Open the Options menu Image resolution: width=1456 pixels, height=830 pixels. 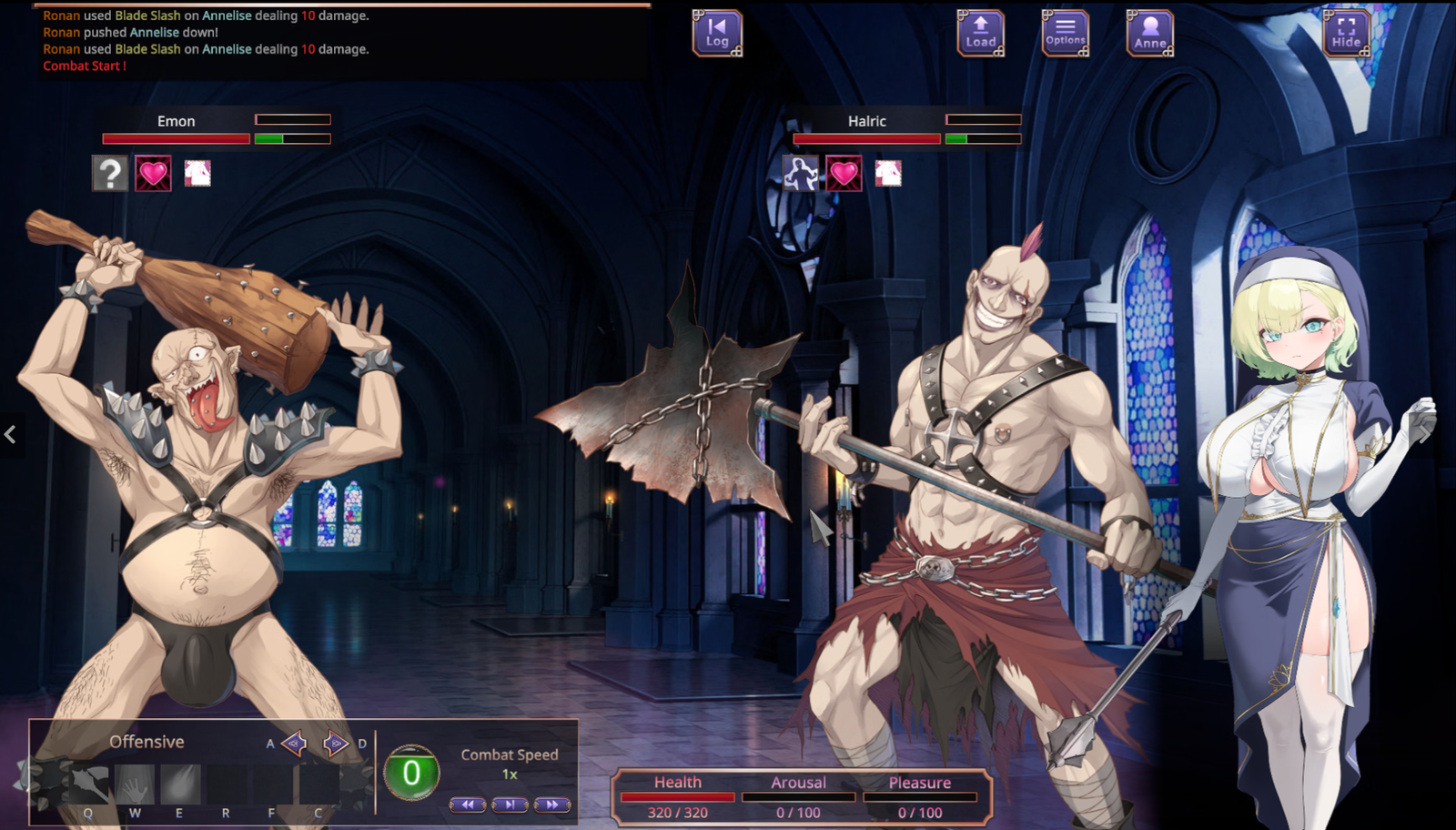pos(1065,34)
